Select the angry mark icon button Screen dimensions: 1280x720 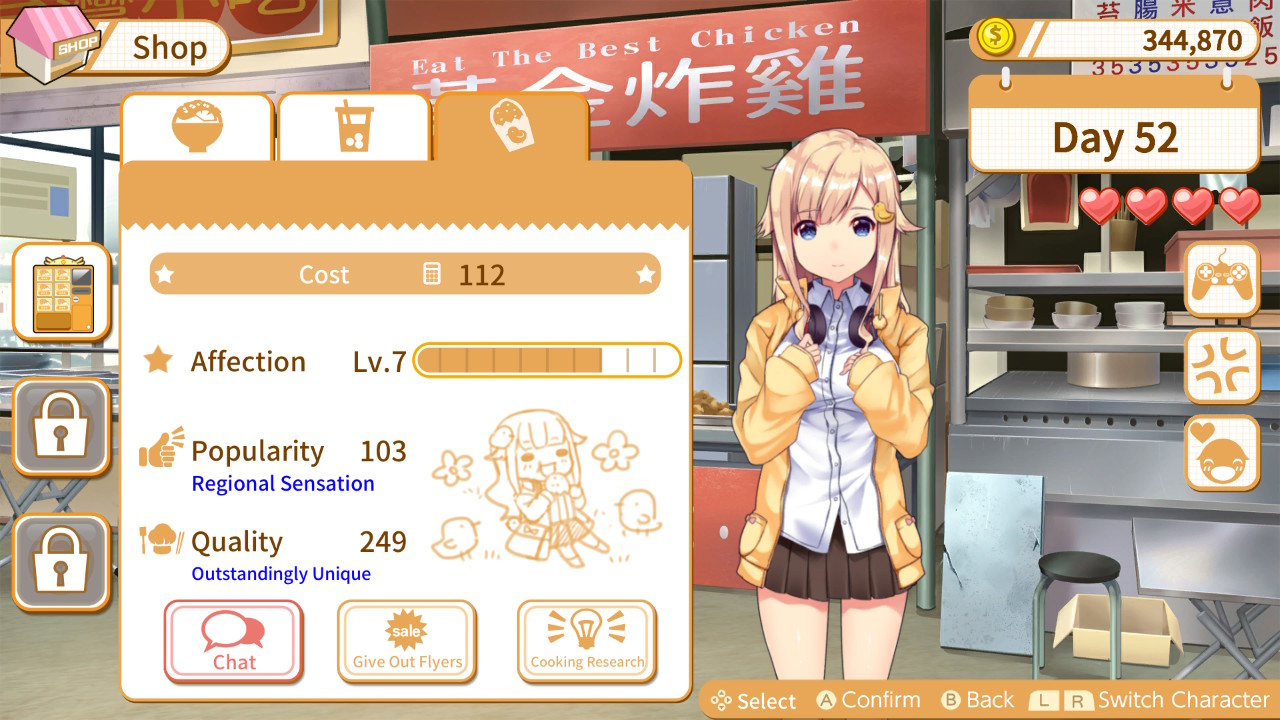coord(1221,366)
